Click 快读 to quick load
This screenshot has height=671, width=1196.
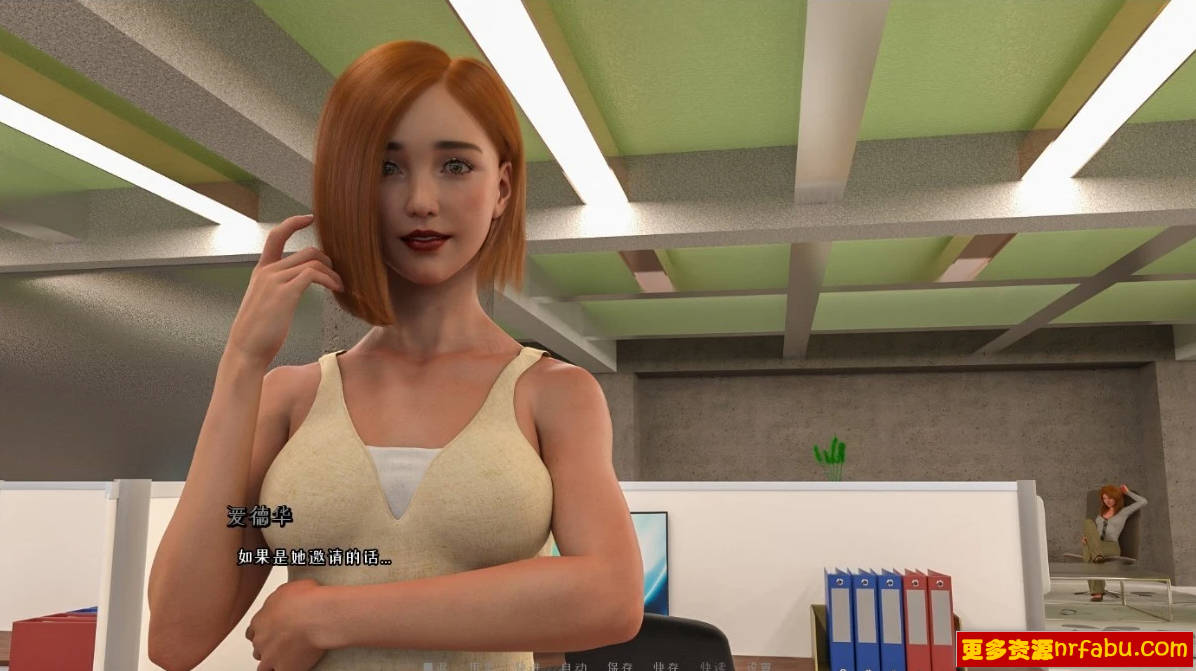[713, 666]
